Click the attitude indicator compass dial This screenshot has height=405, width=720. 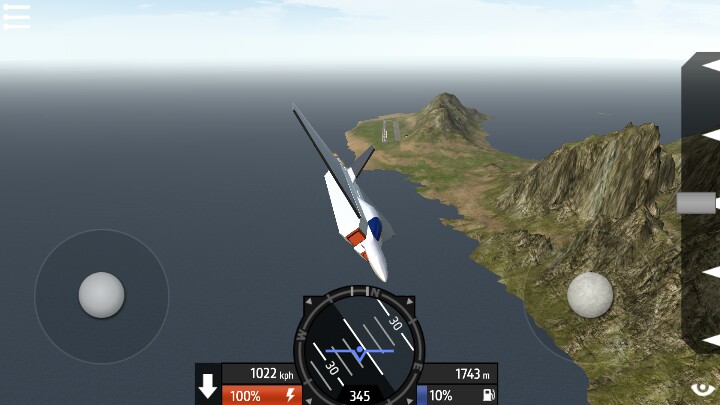point(359,346)
